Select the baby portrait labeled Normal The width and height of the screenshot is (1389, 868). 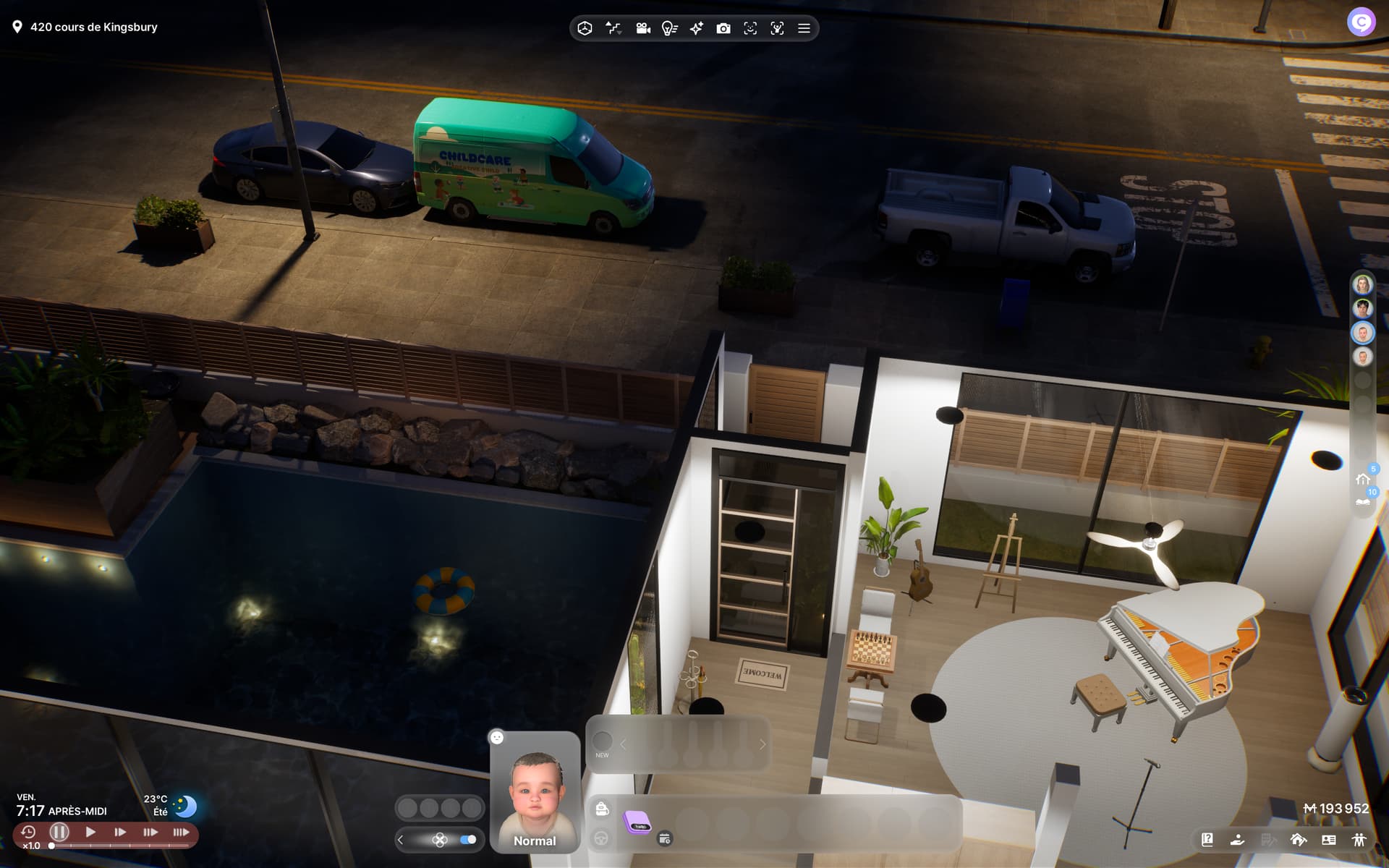tap(535, 794)
